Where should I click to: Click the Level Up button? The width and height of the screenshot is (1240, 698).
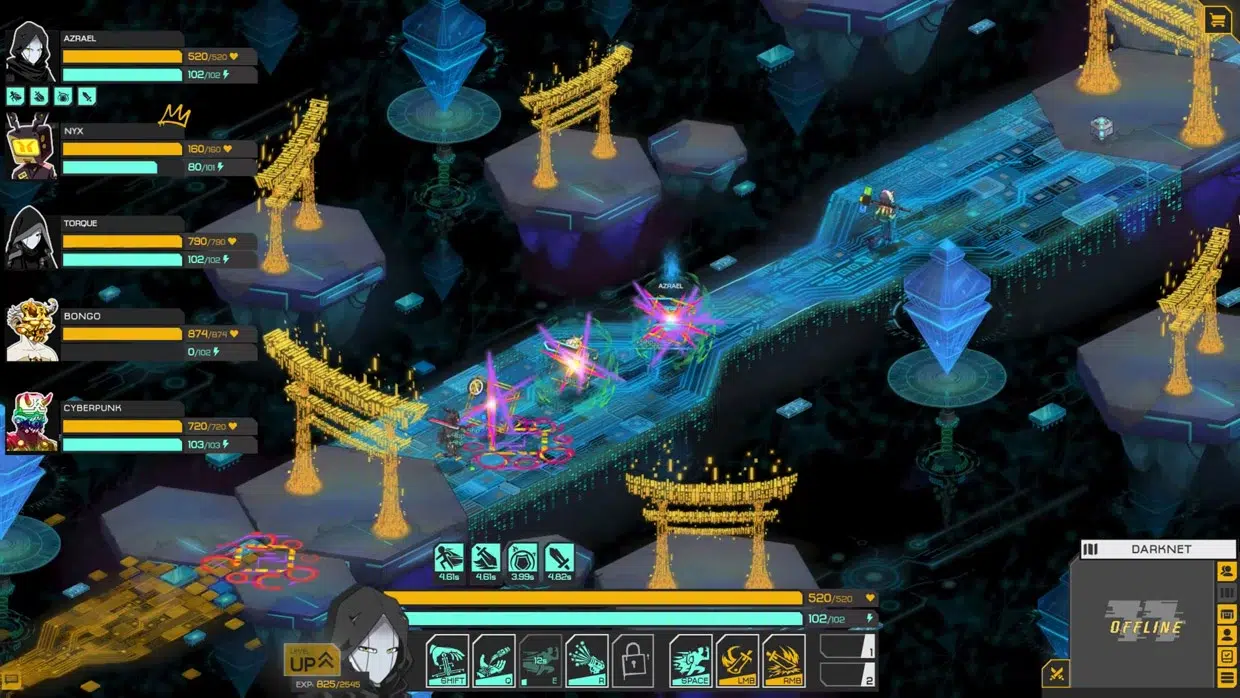coord(312,660)
